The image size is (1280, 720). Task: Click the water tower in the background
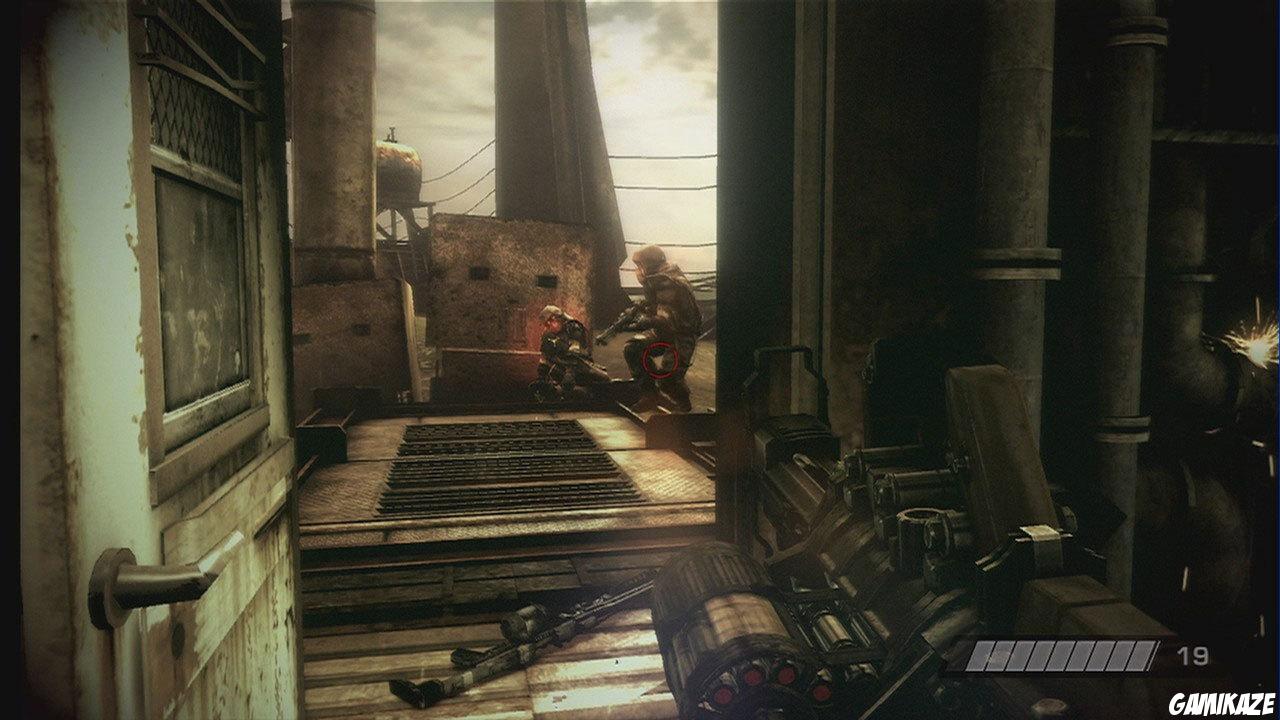(400, 175)
